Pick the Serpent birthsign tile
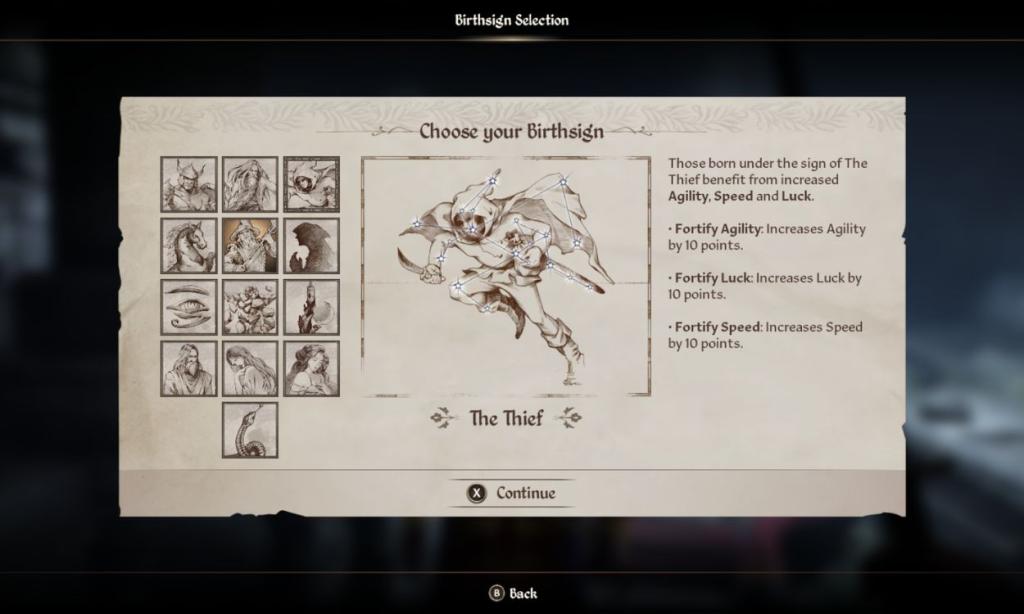The height and width of the screenshot is (614, 1024). click(250, 430)
